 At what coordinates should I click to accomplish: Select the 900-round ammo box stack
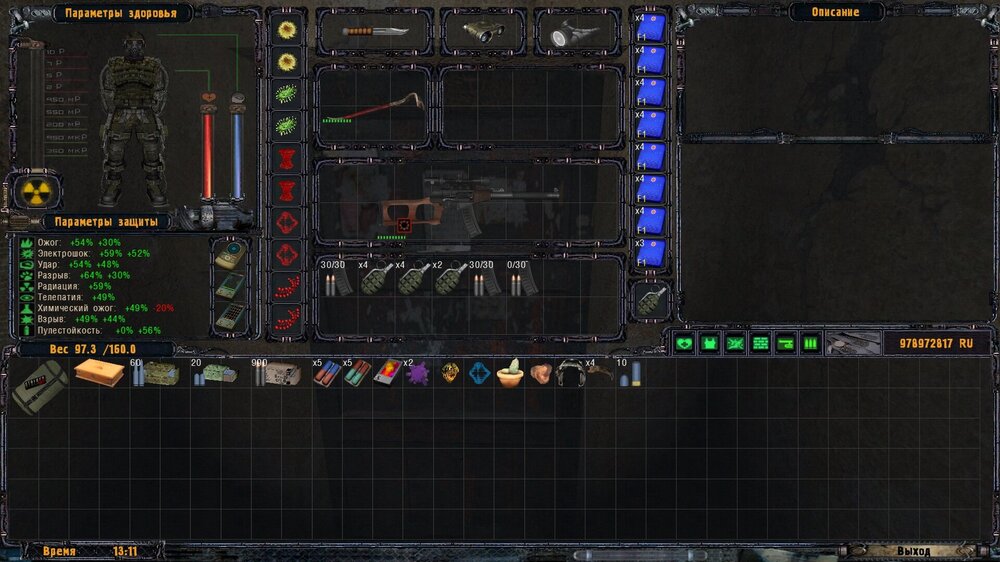[x=276, y=374]
